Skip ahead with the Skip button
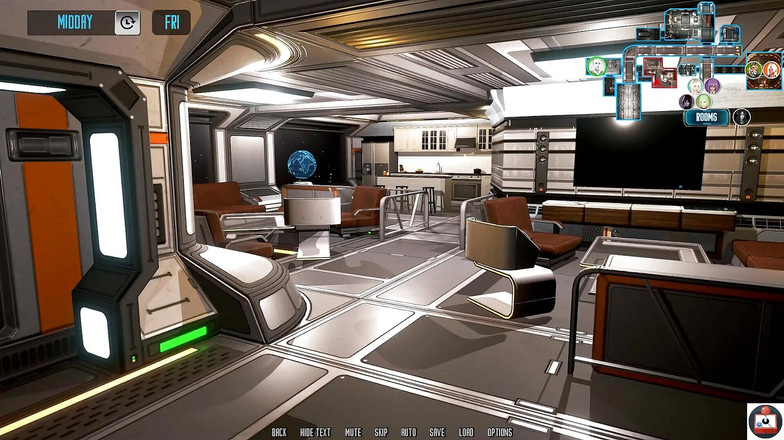This screenshot has width=784, height=440. (x=381, y=432)
